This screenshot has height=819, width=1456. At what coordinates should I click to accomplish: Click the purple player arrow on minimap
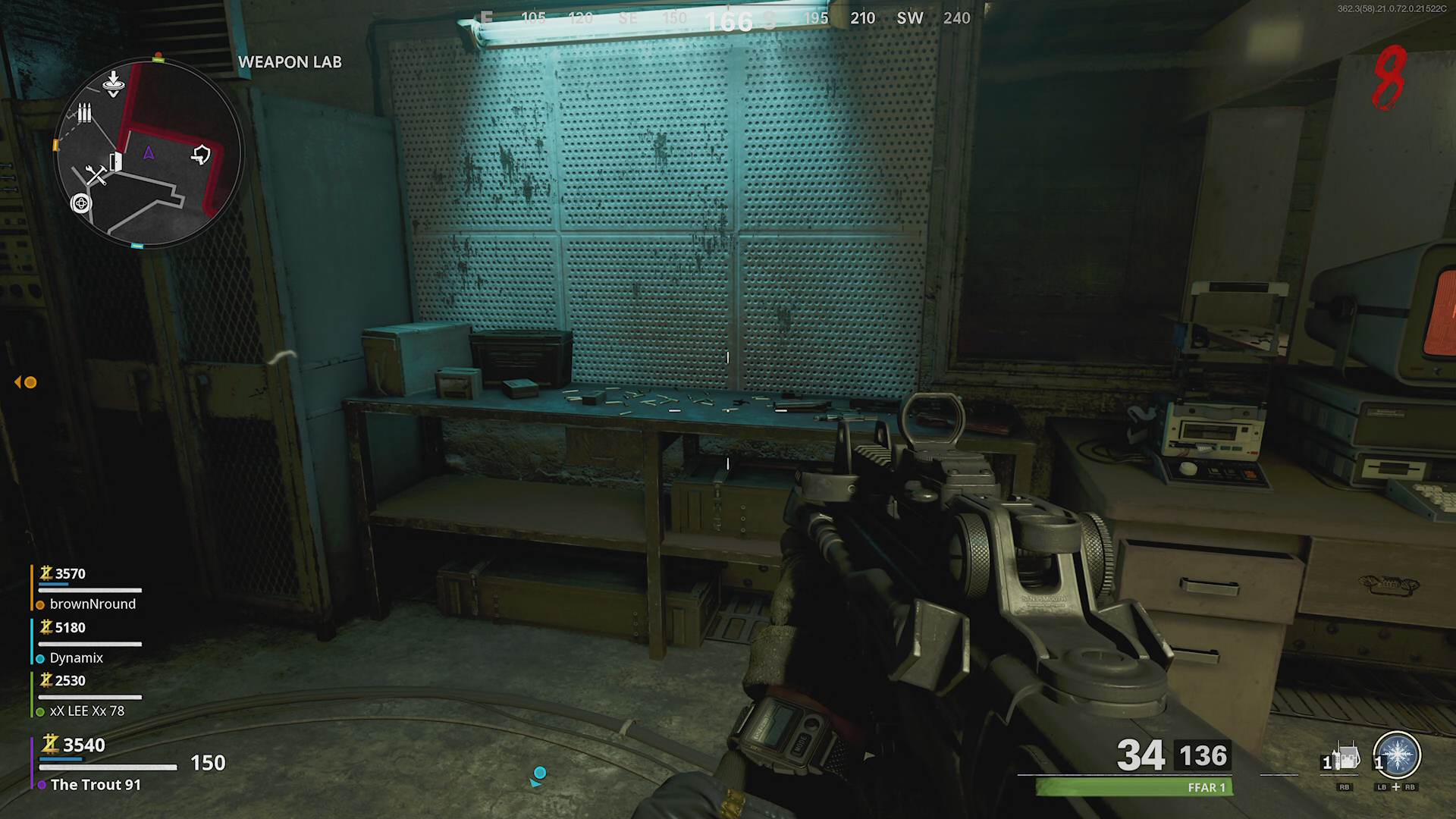[149, 153]
